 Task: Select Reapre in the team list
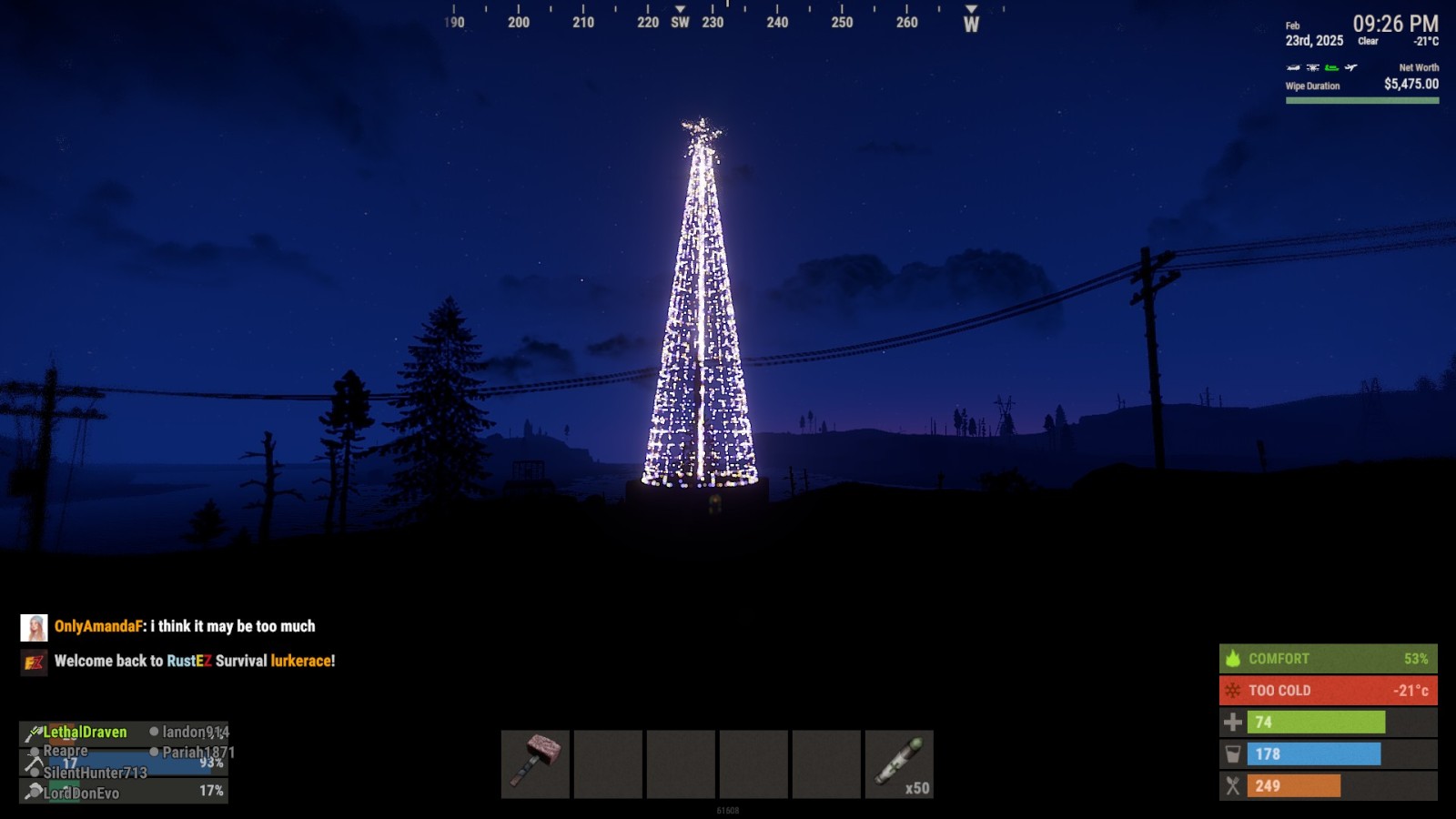click(x=66, y=751)
